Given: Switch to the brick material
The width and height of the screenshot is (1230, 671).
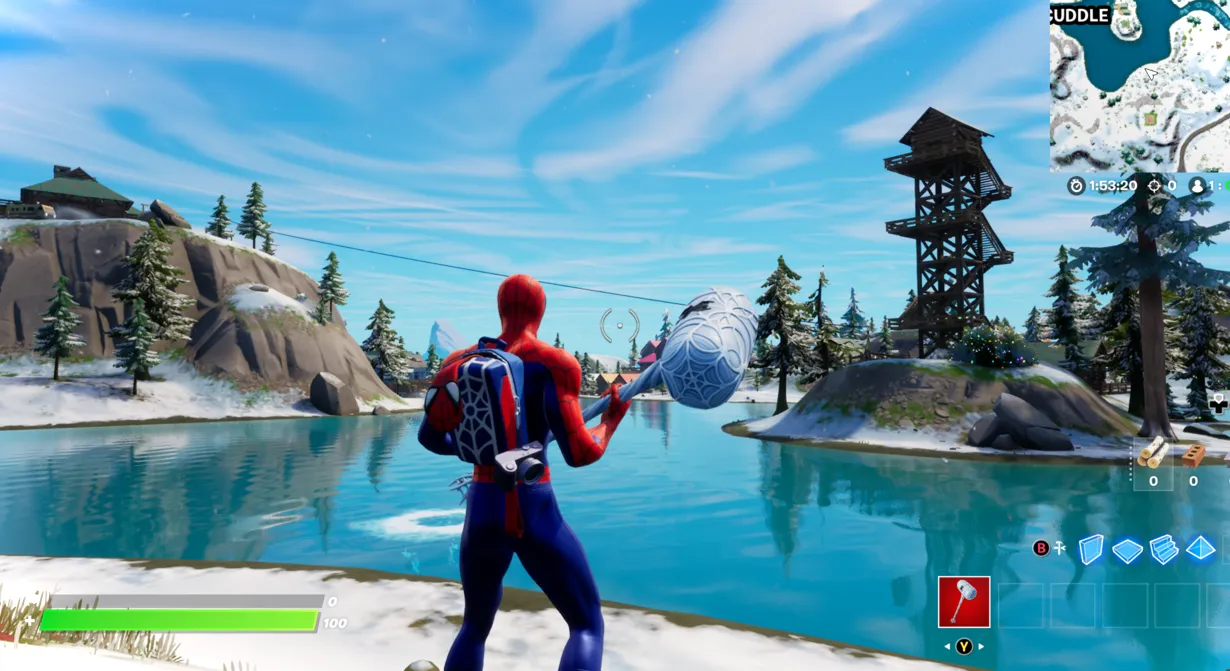Looking at the screenshot, I should point(1193,455).
